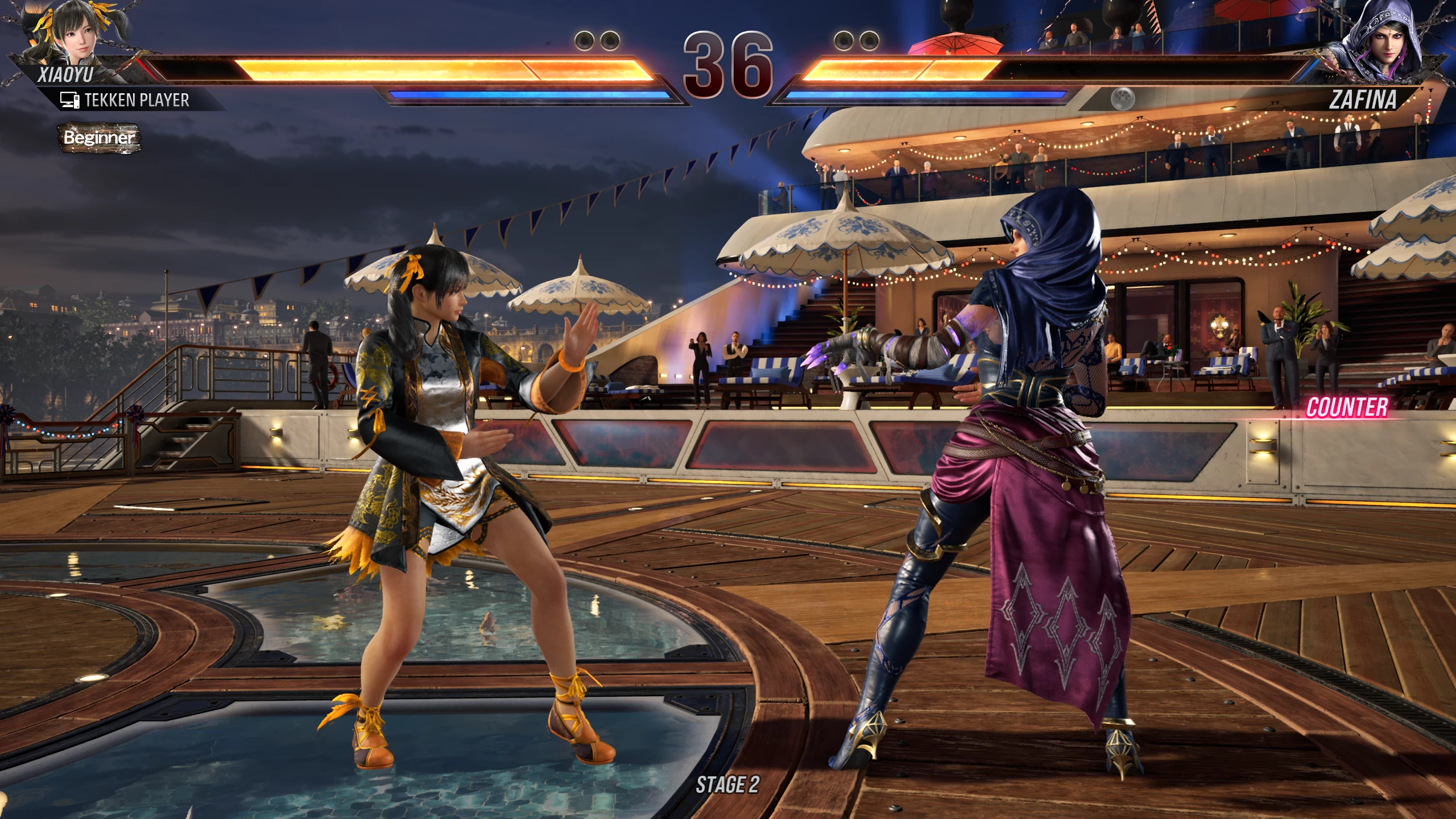Click the PC platform icon beside TEKKEN PLAYER
Screen dimensions: 1456x819
pos(70,101)
